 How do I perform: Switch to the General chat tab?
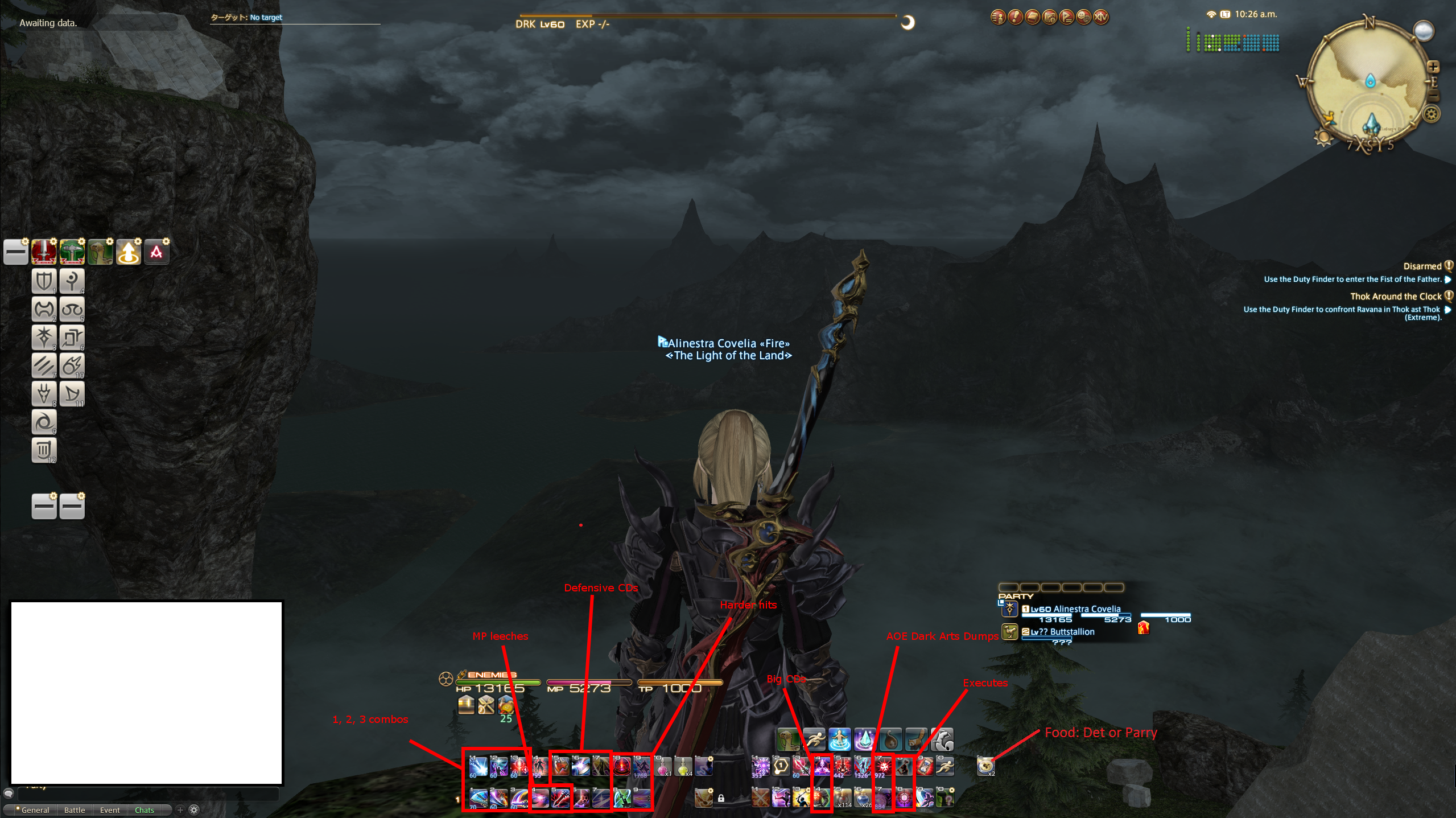click(x=35, y=810)
